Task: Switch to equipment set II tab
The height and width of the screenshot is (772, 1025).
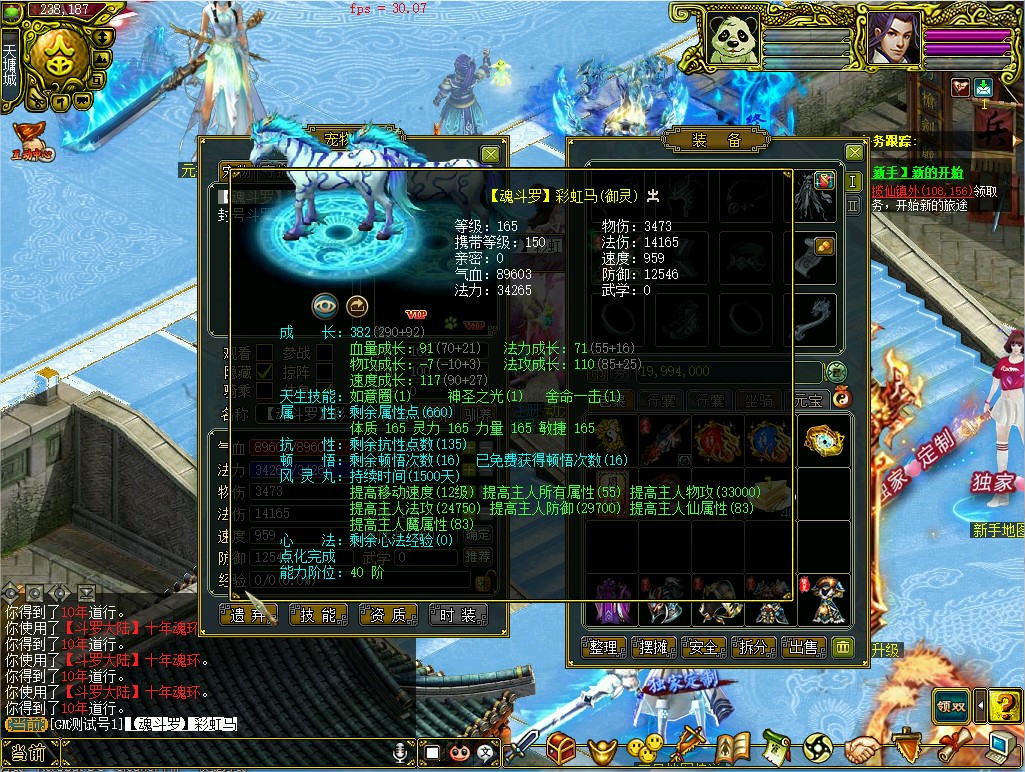Action: tap(853, 205)
